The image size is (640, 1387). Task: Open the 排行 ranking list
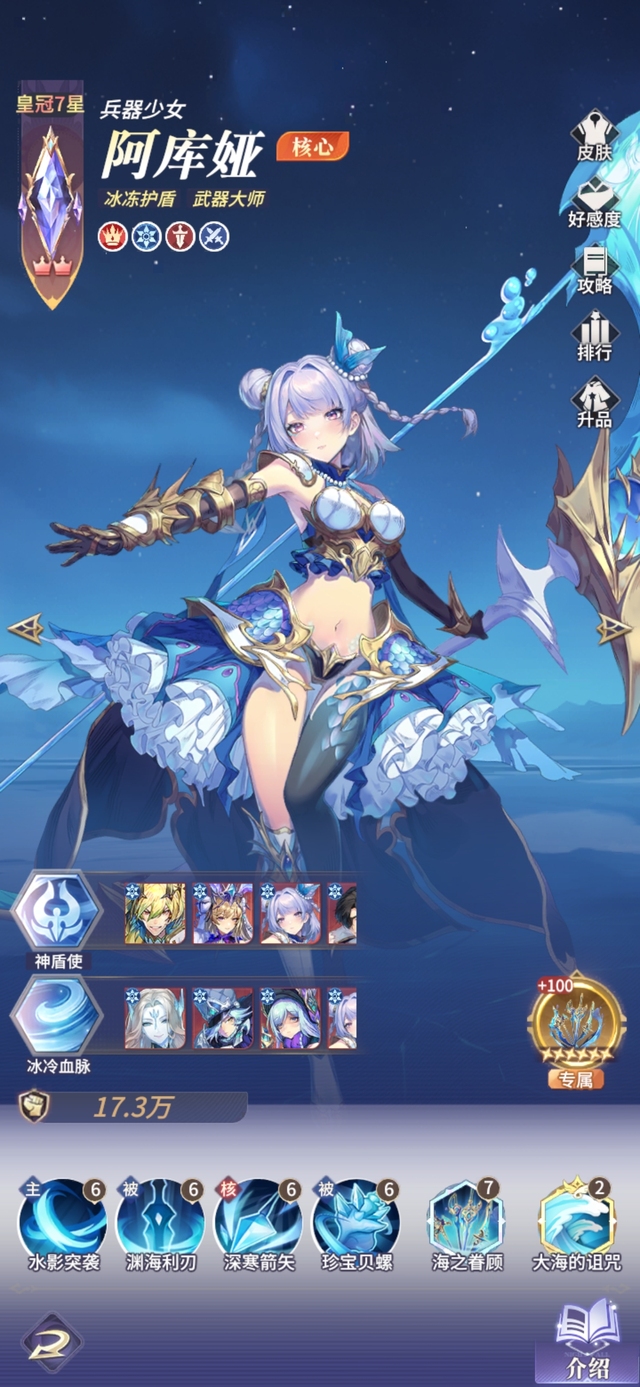594,335
